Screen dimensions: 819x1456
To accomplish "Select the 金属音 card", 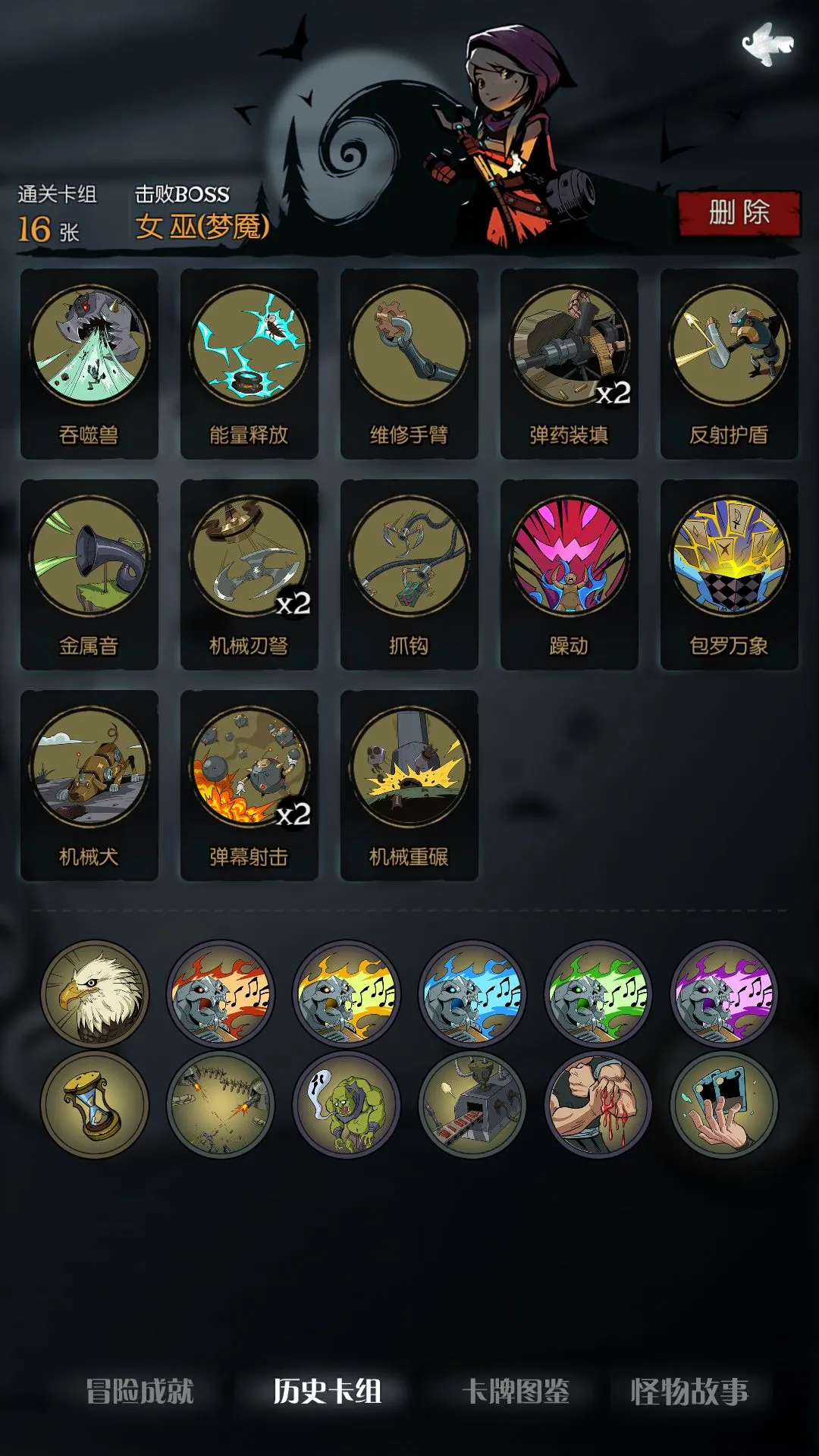I will (x=89, y=574).
